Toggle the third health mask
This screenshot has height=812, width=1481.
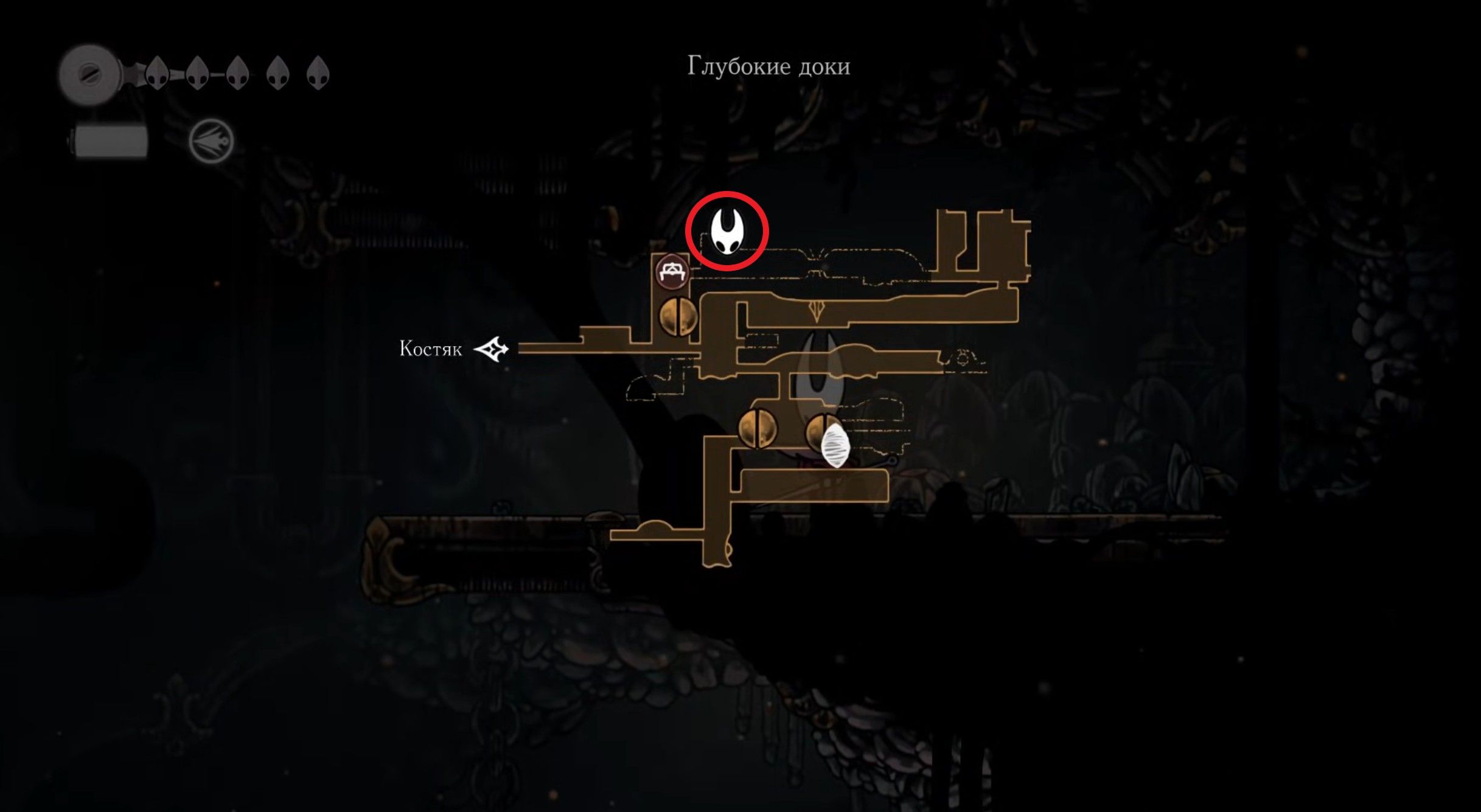point(239,73)
